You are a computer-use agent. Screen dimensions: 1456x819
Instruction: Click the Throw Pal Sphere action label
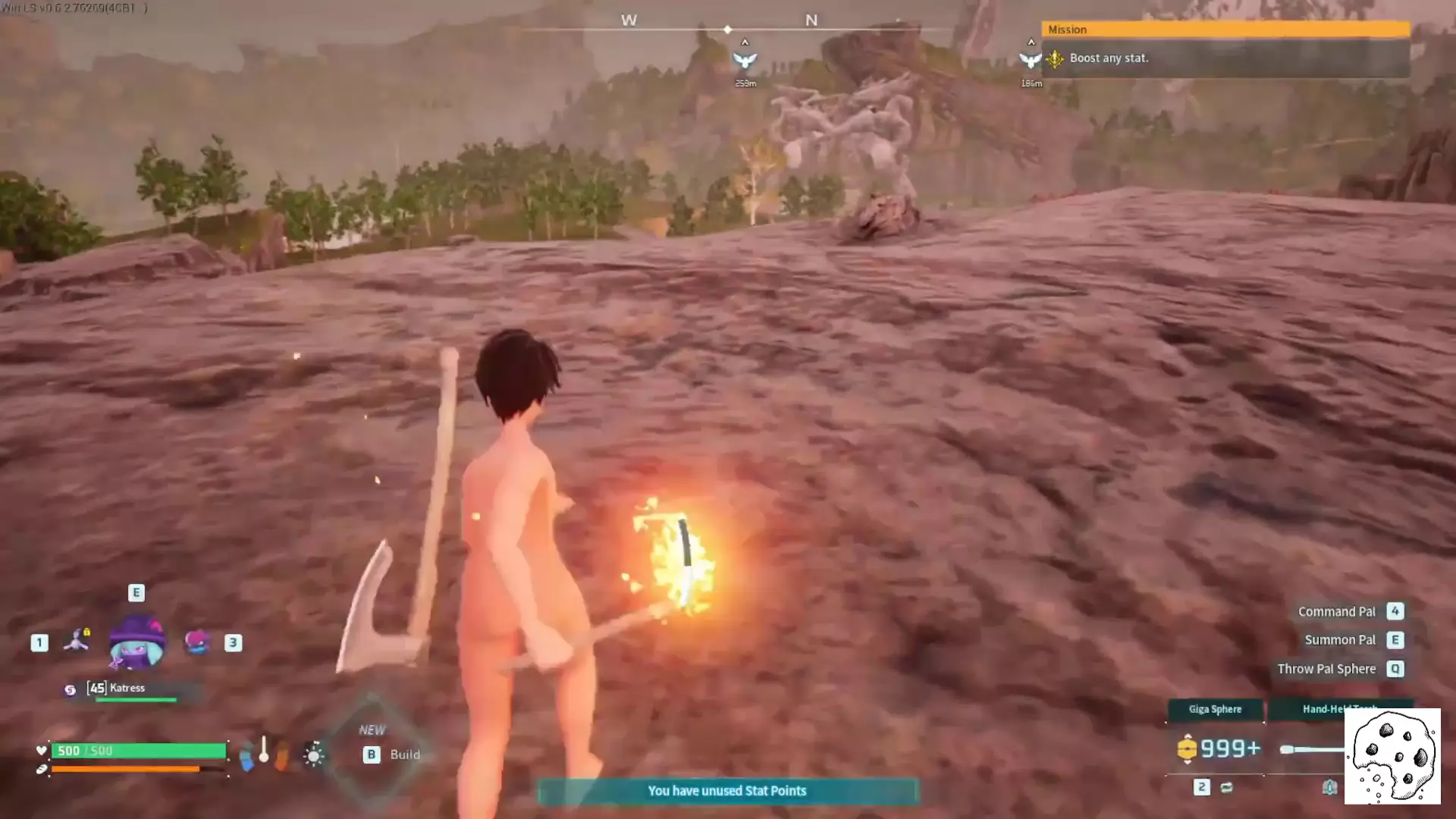1326,669
